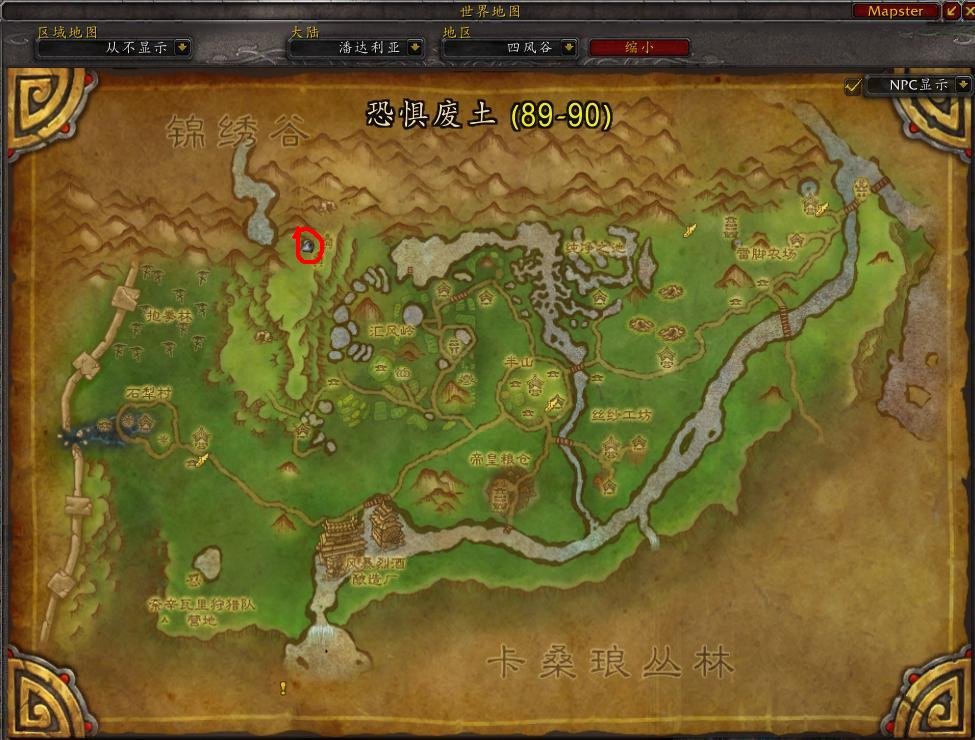Open the Mapster options button
Viewport: 975px width, 740px height.
895,11
